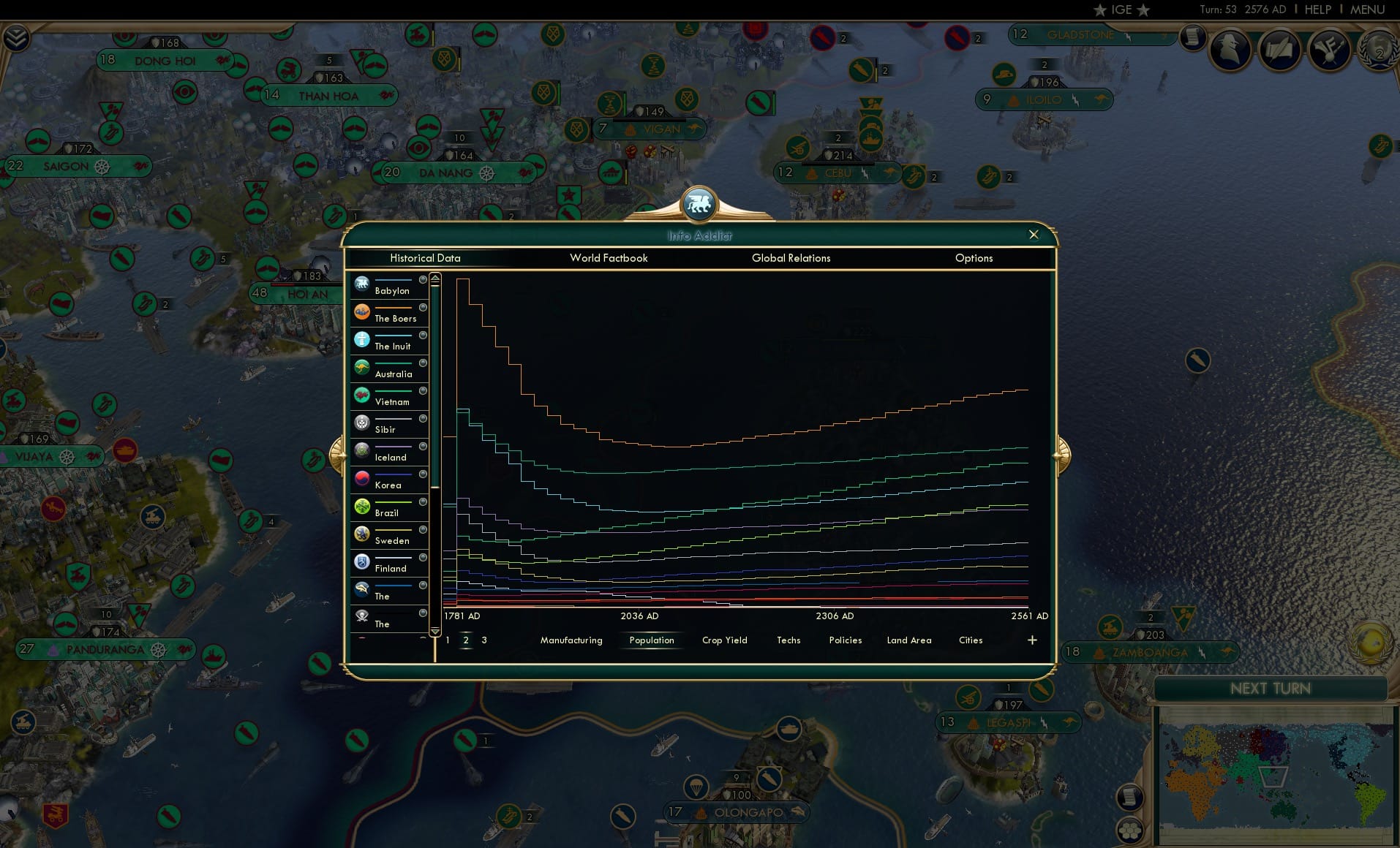The width and height of the screenshot is (1400, 848).
Task: Switch to the World Factbook tab
Action: (609, 258)
